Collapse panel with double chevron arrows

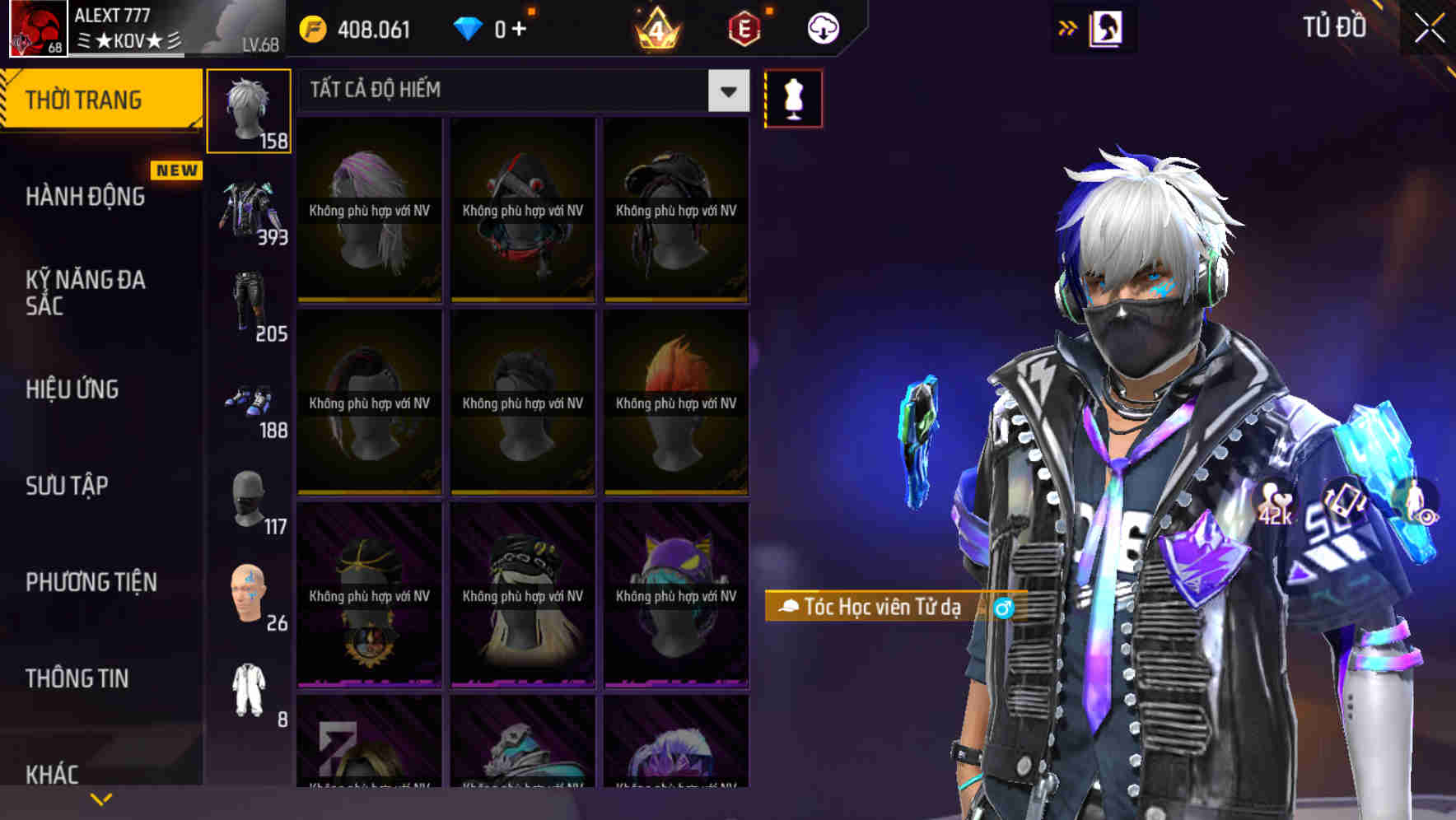1069,27
